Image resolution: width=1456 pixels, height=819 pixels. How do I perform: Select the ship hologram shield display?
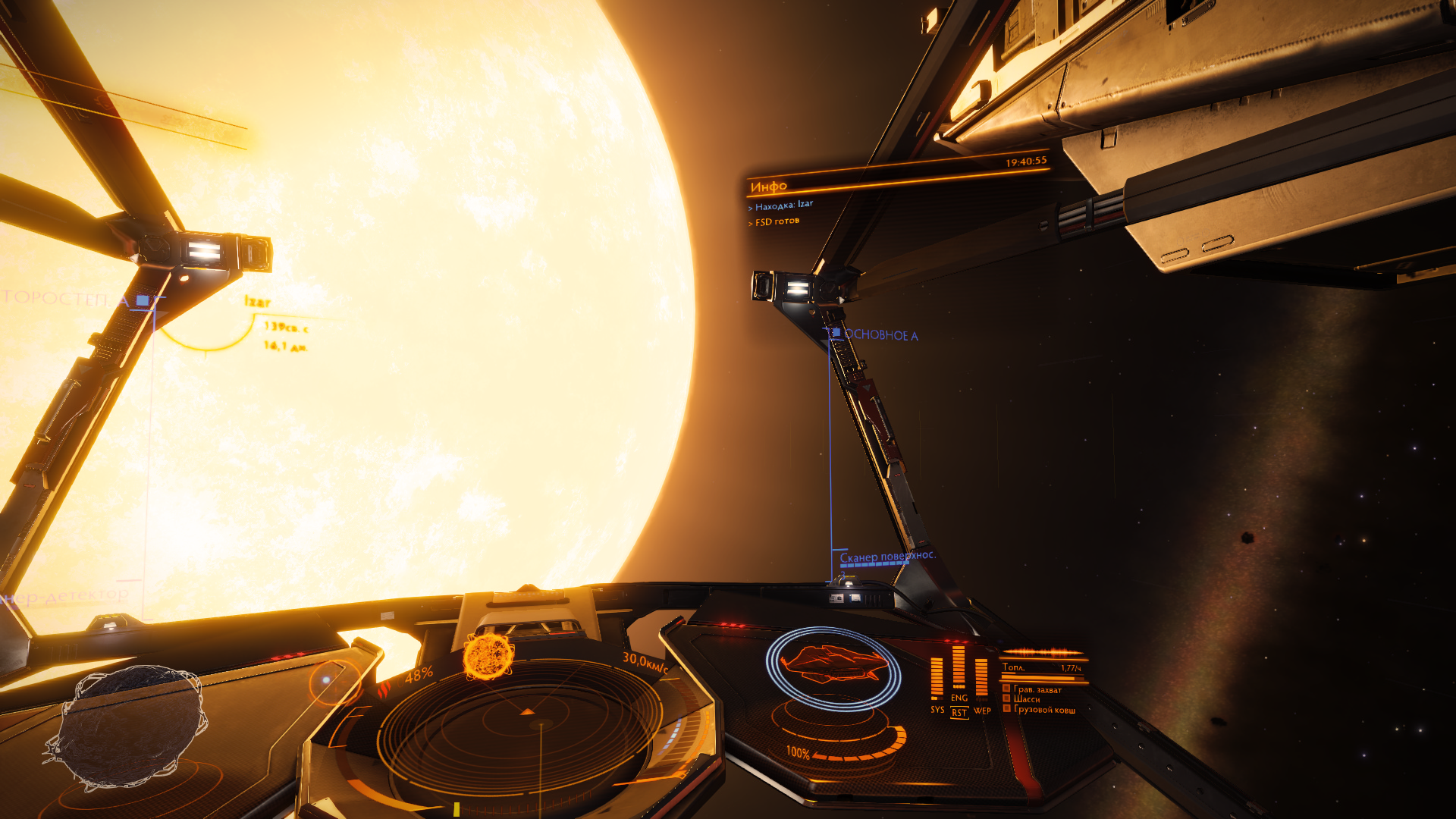click(833, 666)
